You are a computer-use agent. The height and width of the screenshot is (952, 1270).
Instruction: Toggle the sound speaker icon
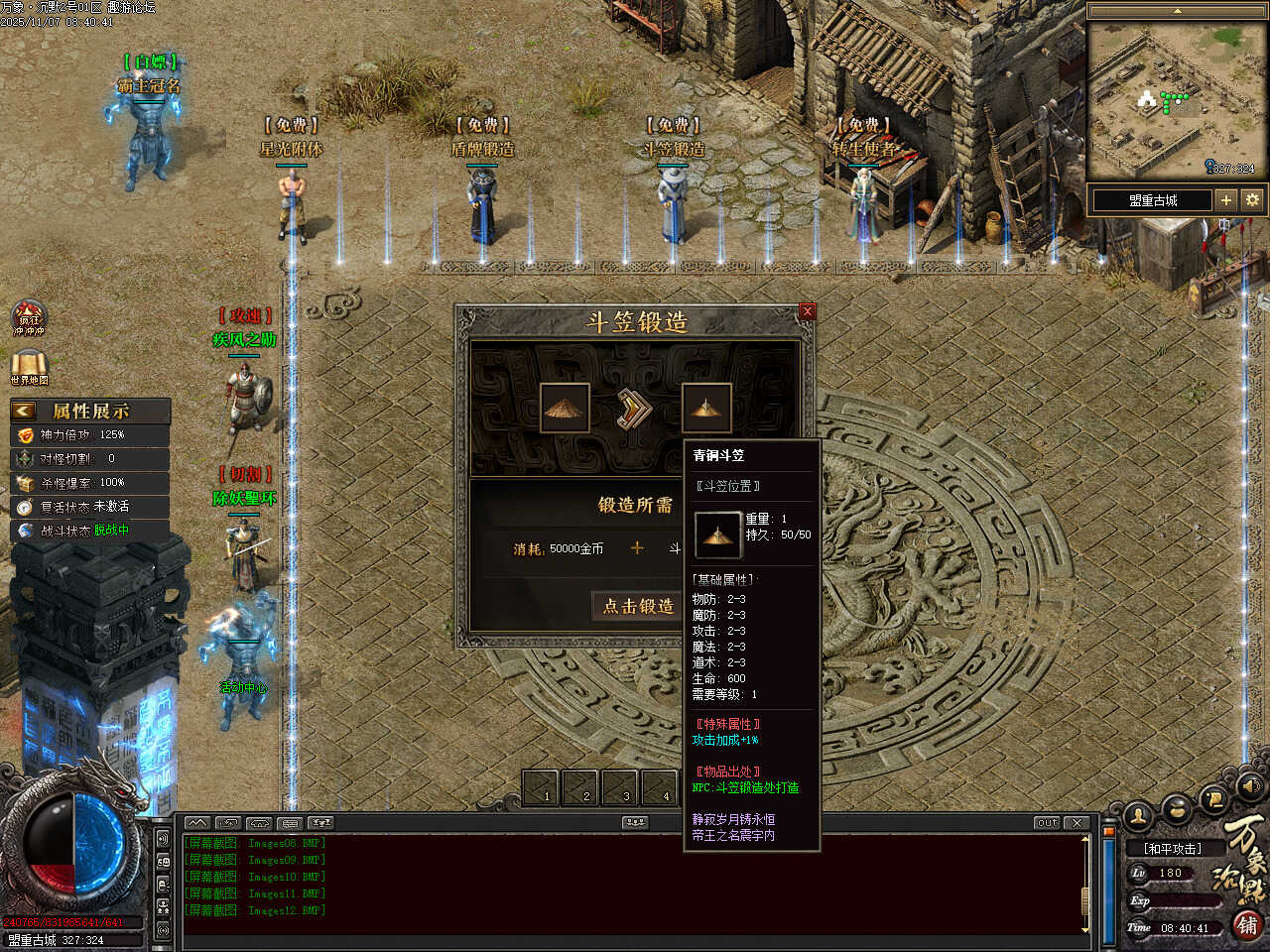(x=1250, y=785)
